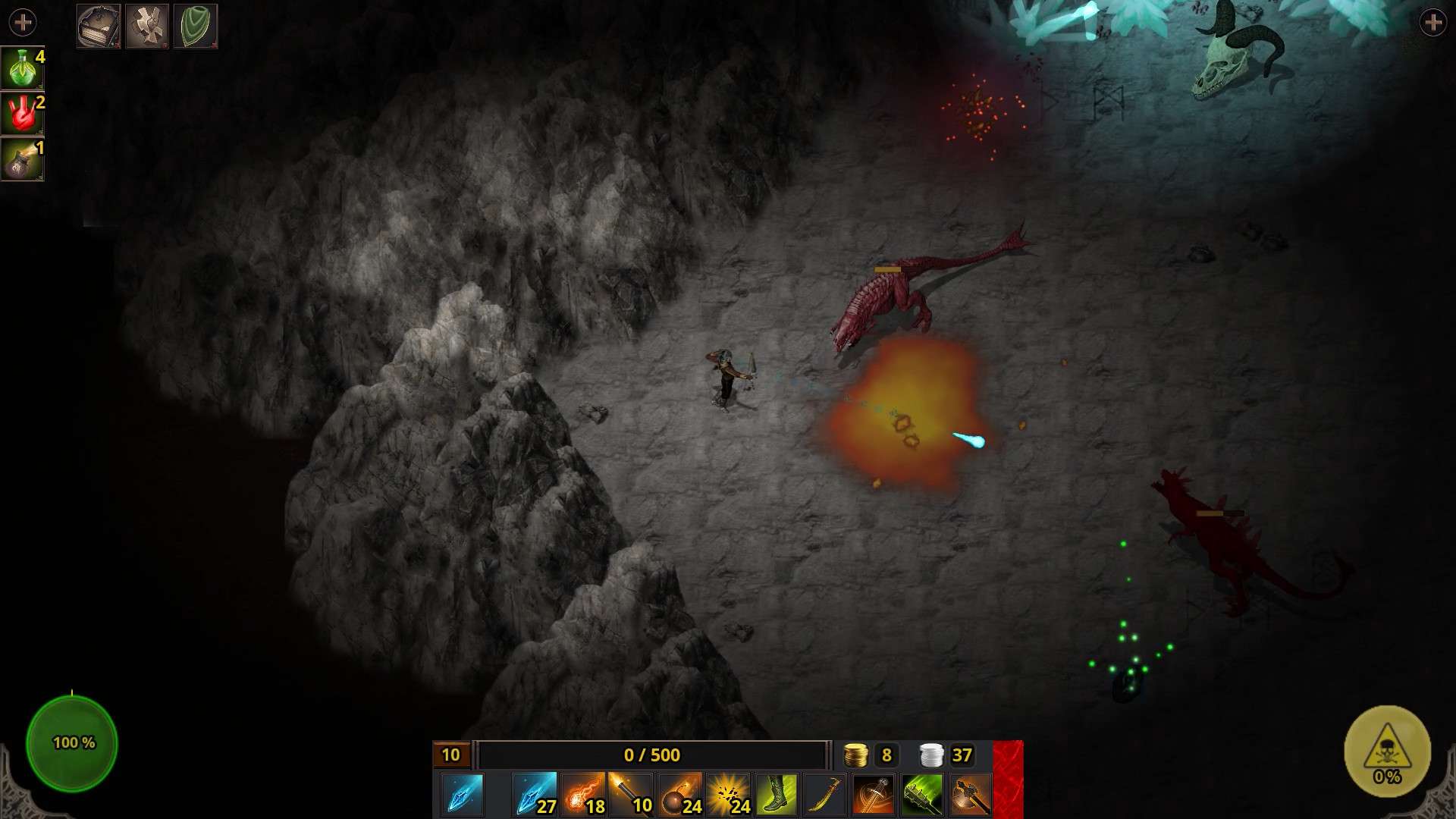1456x819 pixels.
Task: Trigger the yellow explosion skill showing 24
Action: pyautogui.click(x=728, y=795)
